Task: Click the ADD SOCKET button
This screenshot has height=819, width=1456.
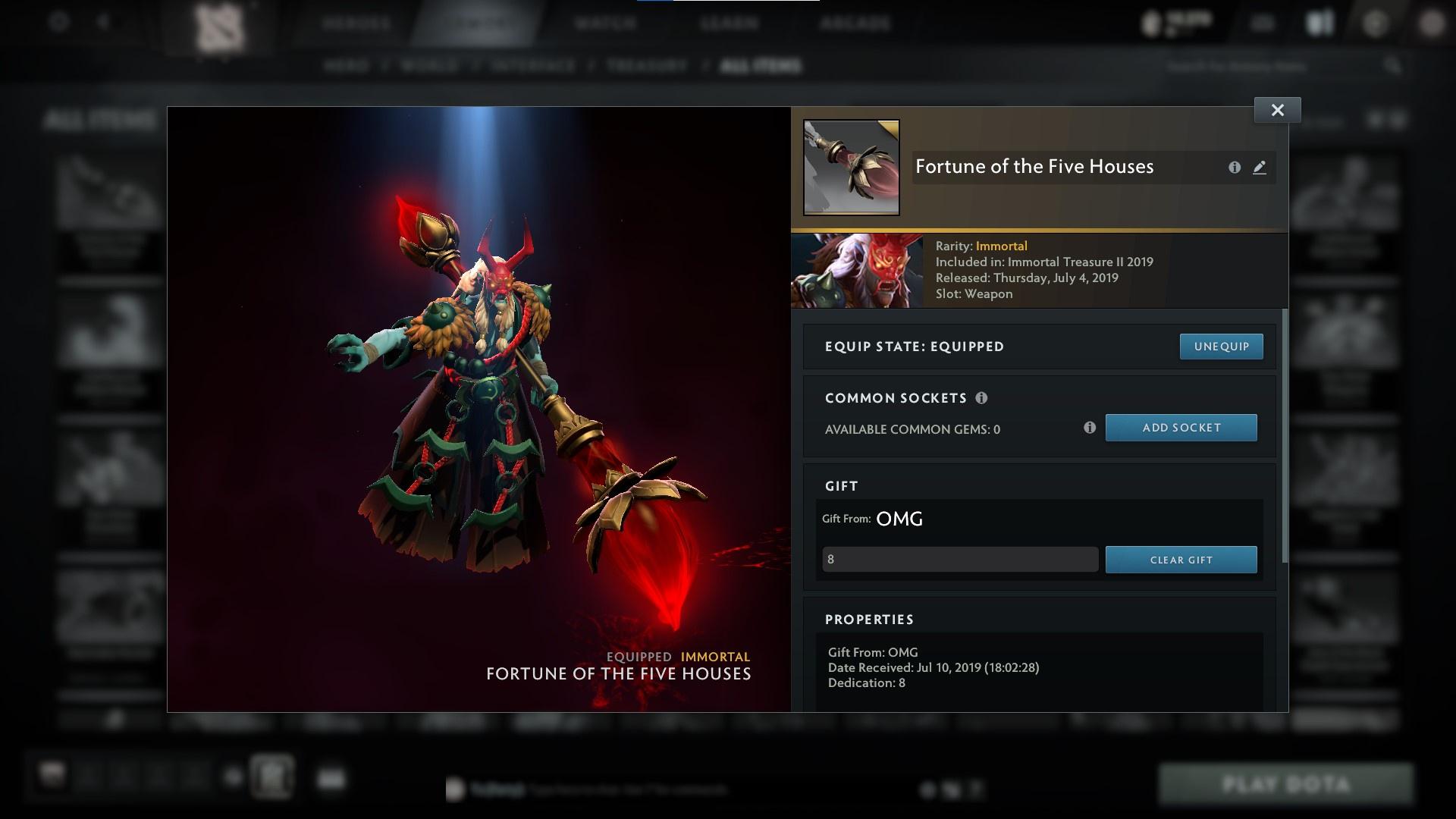Action: pyautogui.click(x=1181, y=428)
